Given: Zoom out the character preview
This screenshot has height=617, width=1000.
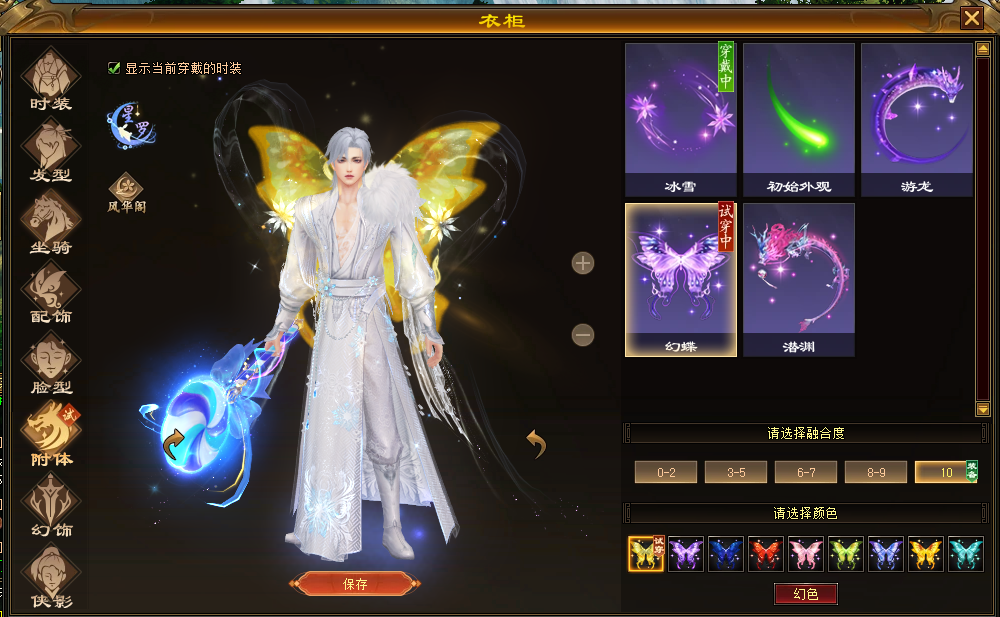Looking at the screenshot, I should point(583,335).
